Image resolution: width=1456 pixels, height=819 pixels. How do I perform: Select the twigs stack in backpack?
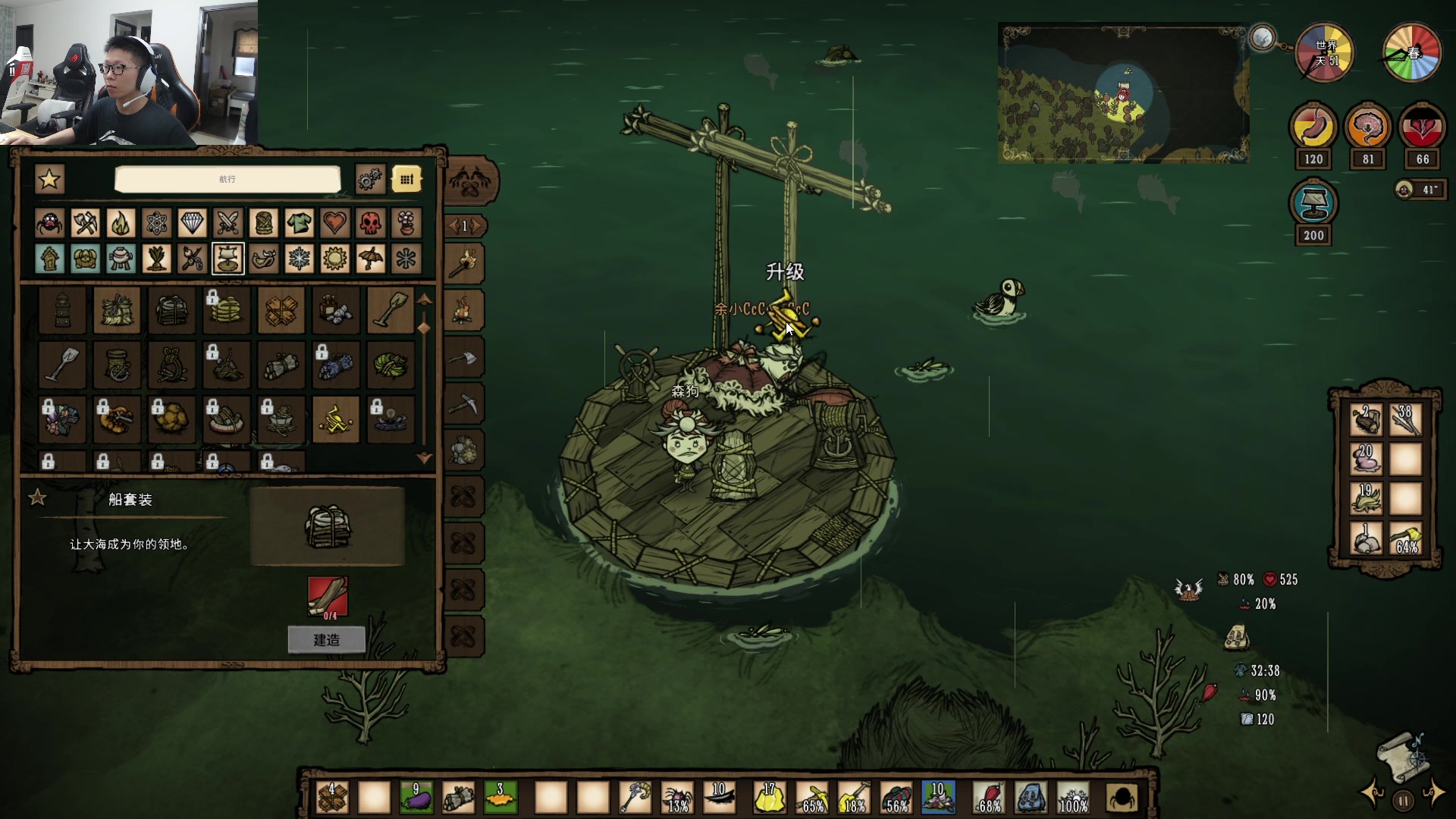pyautogui.click(x=1405, y=419)
